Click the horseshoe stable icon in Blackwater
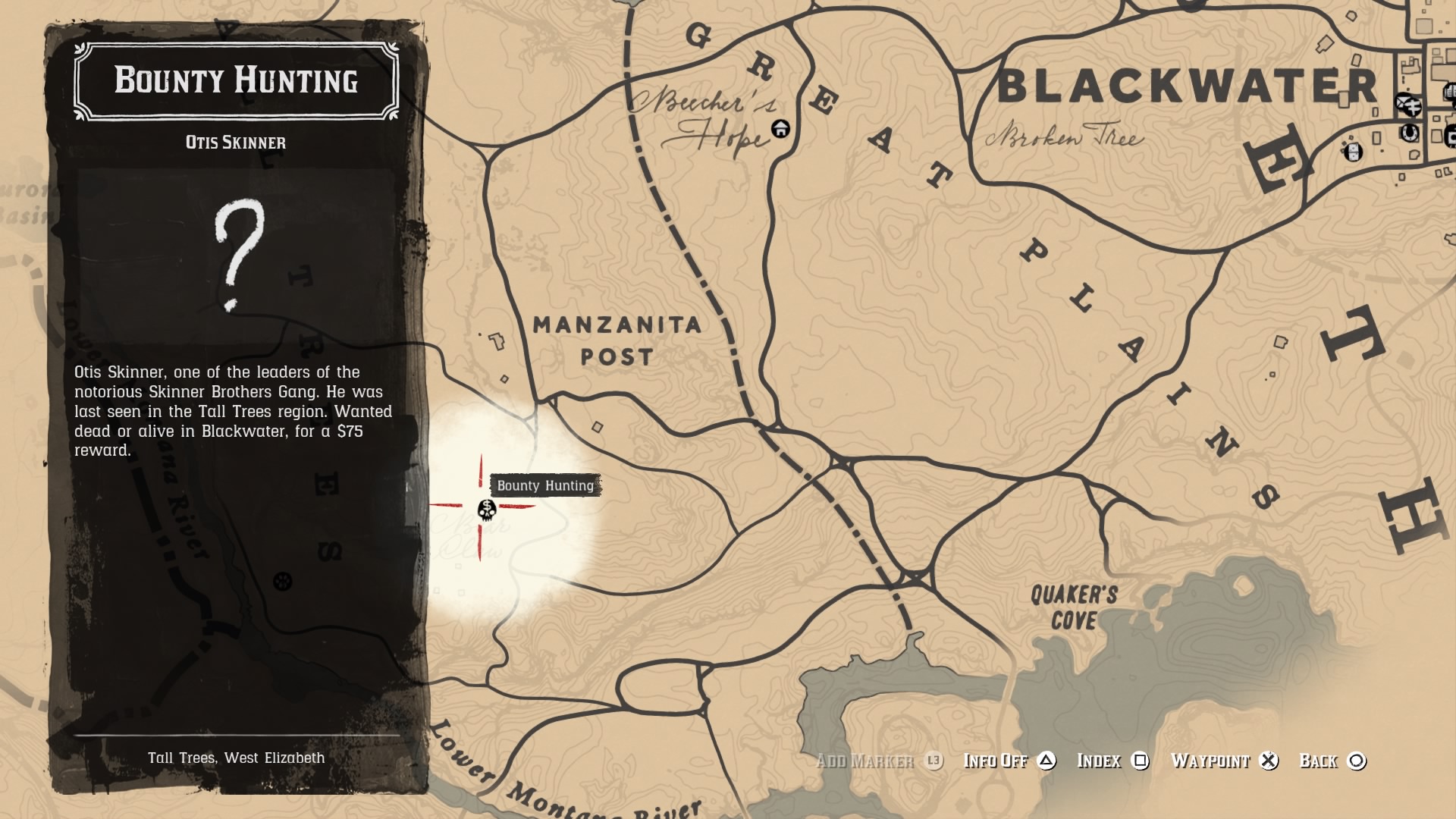Image resolution: width=1456 pixels, height=819 pixels. [1410, 133]
